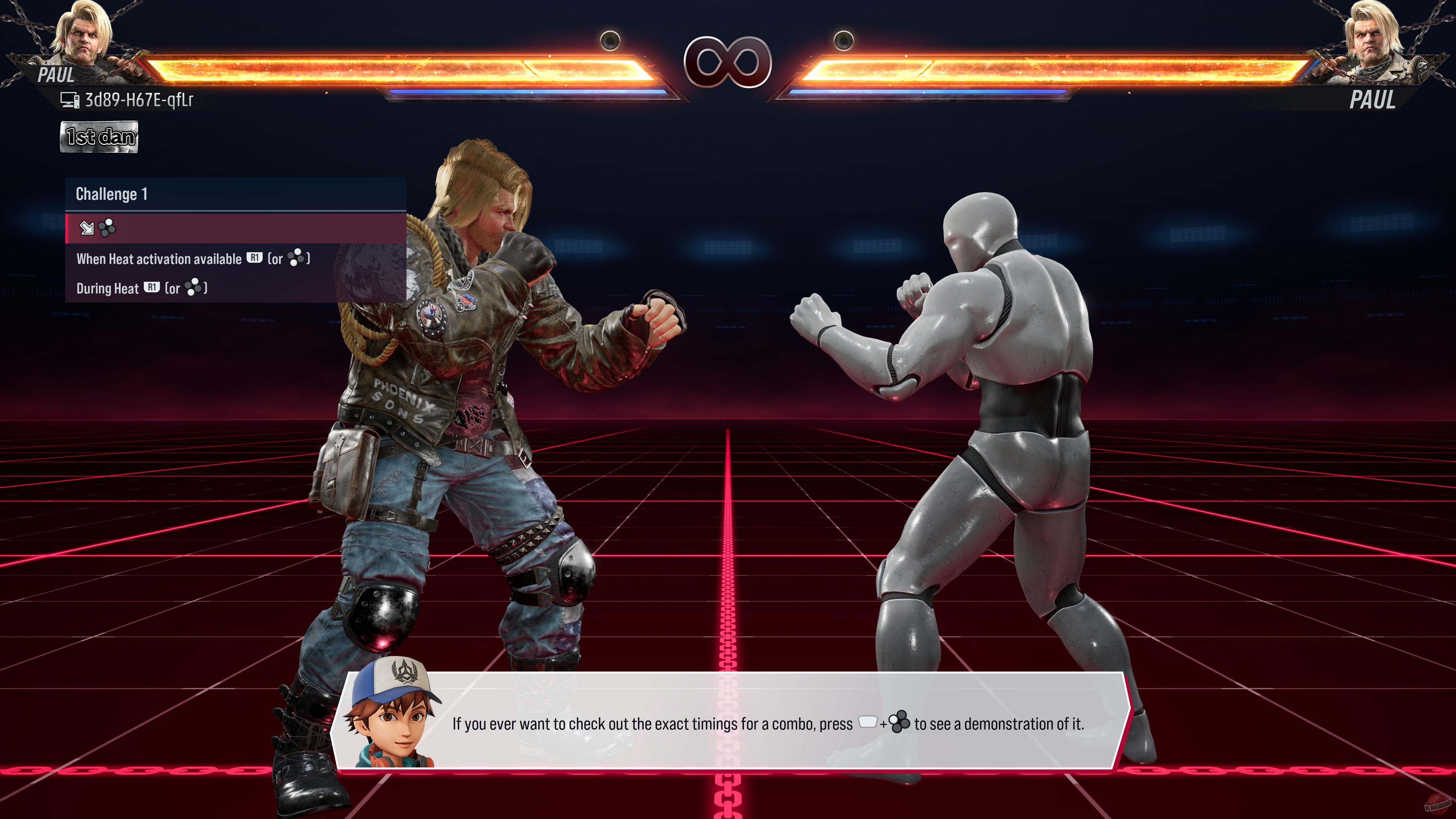This screenshot has height=819, width=1456.
Task: Click the player ID '3d89-H67E-qfLr'
Action: (138, 99)
